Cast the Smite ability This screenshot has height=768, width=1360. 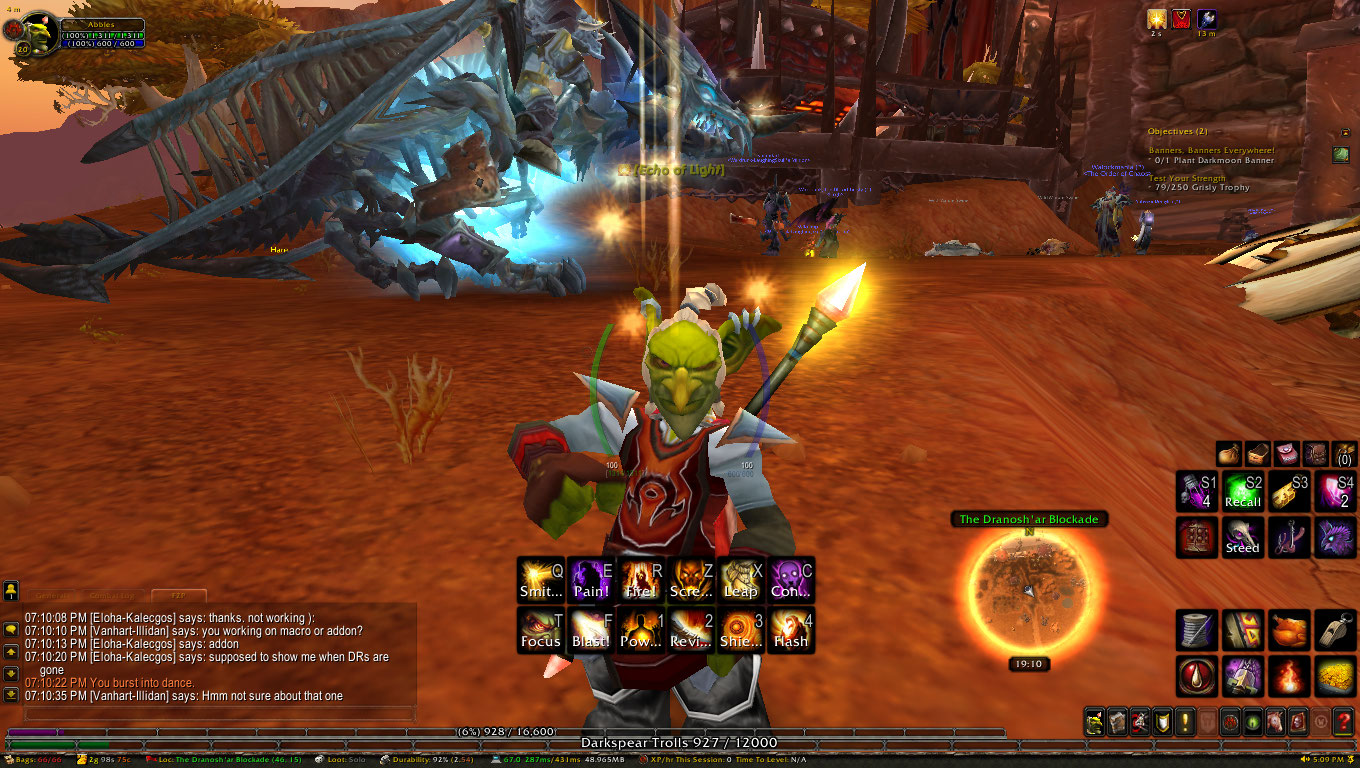pyautogui.click(x=541, y=580)
